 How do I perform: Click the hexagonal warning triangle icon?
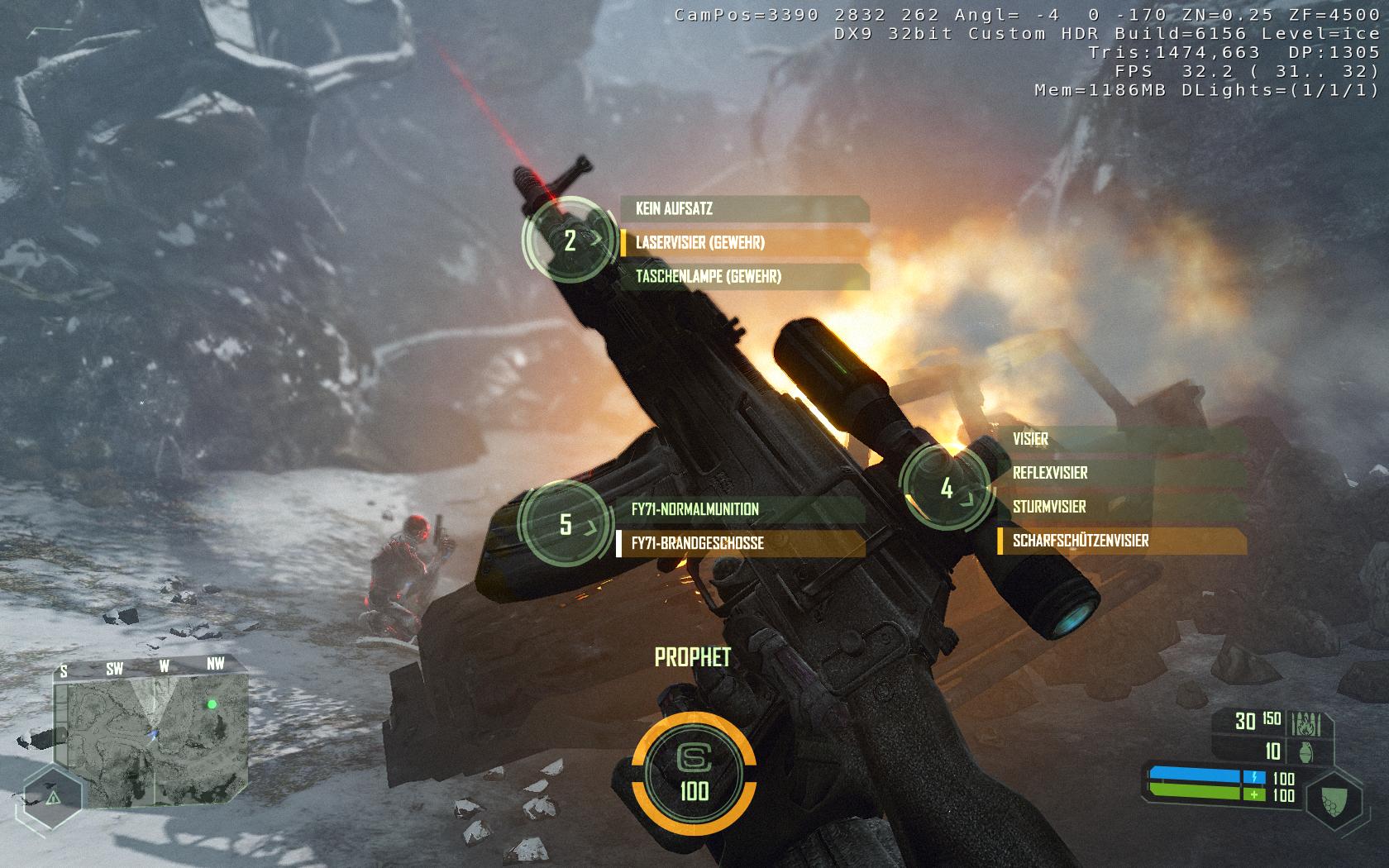click(x=52, y=797)
